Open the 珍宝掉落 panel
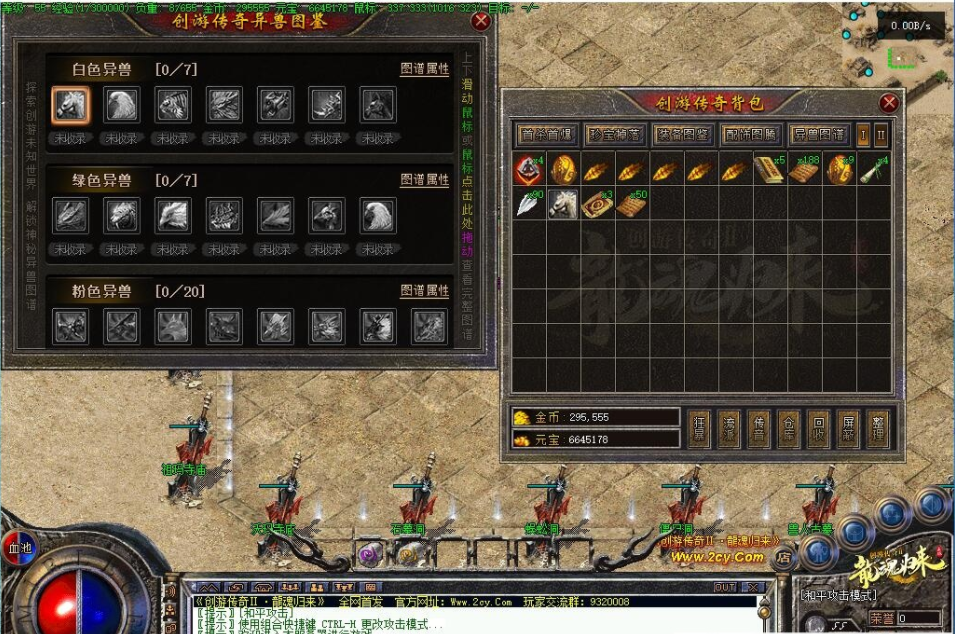 click(614, 134)
